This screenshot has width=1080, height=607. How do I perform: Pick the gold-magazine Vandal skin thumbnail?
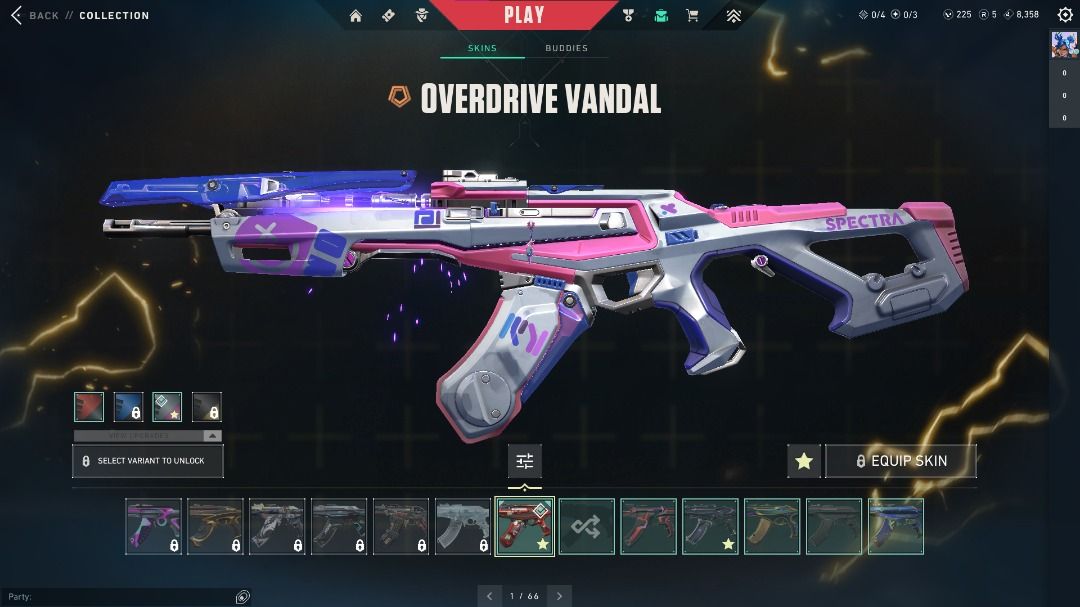tap(772, 526)
